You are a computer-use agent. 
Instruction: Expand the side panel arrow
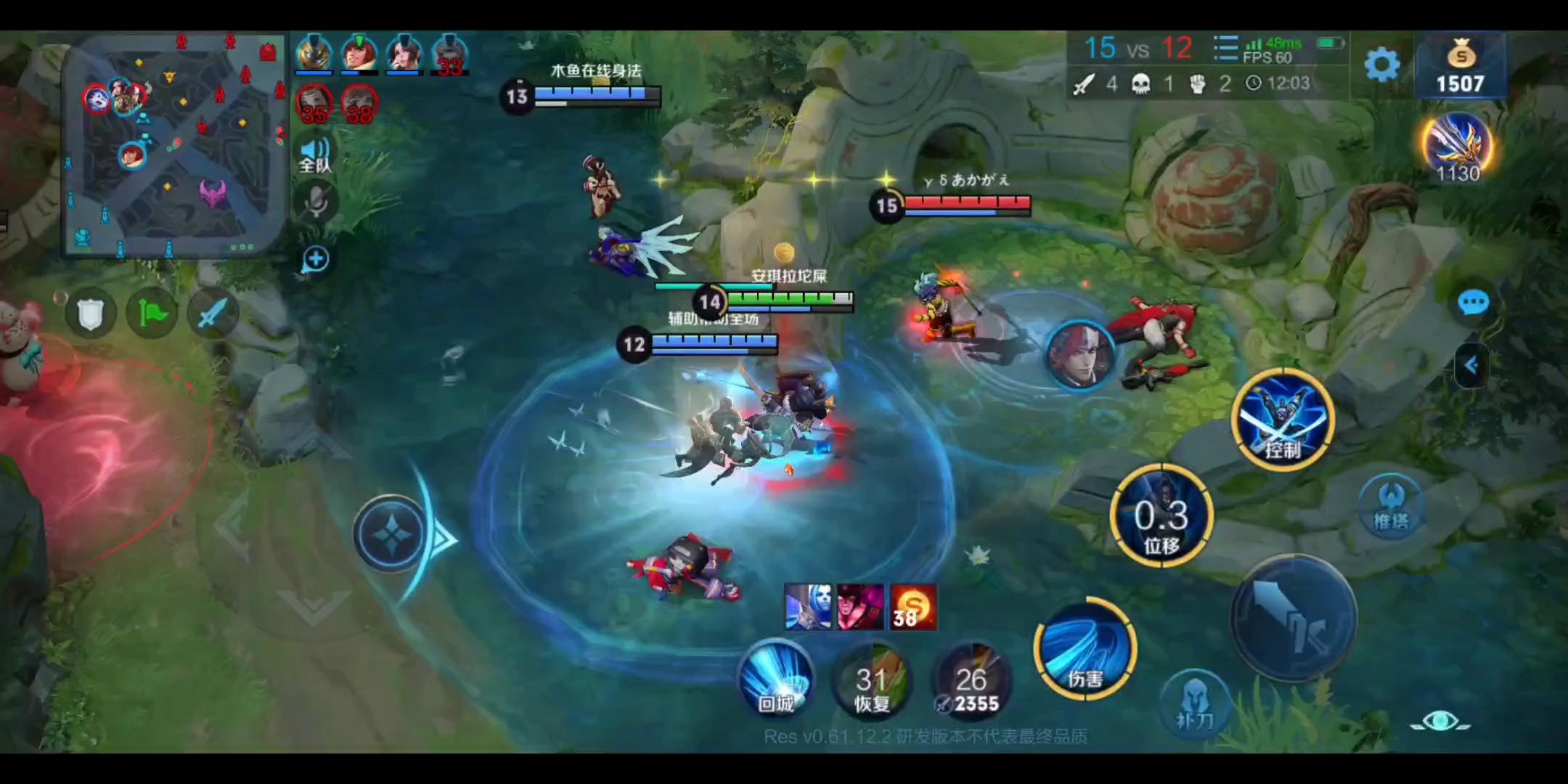[x=1471, y=365]
